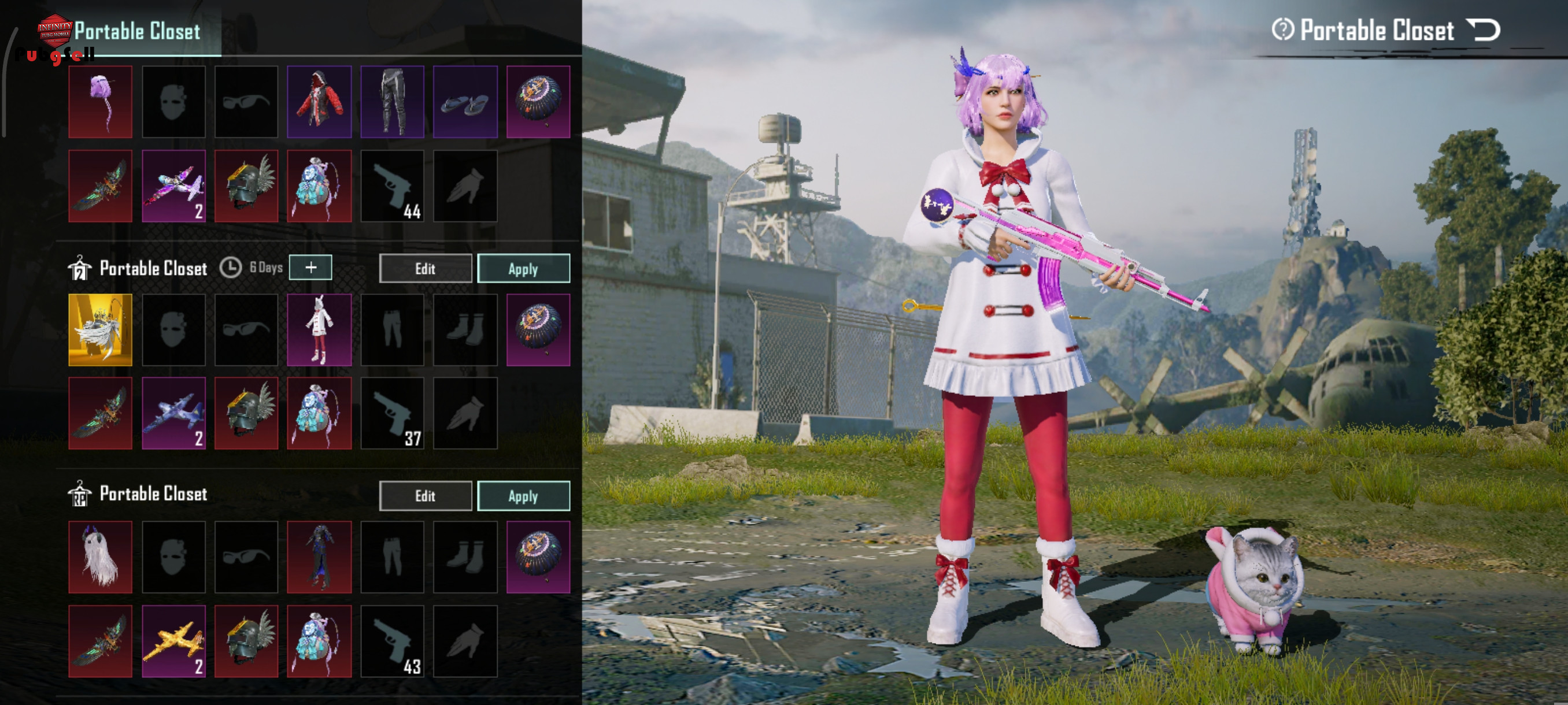Apply the RP Portable Closet
1568x705 pixels.
(x=523, y=496)
